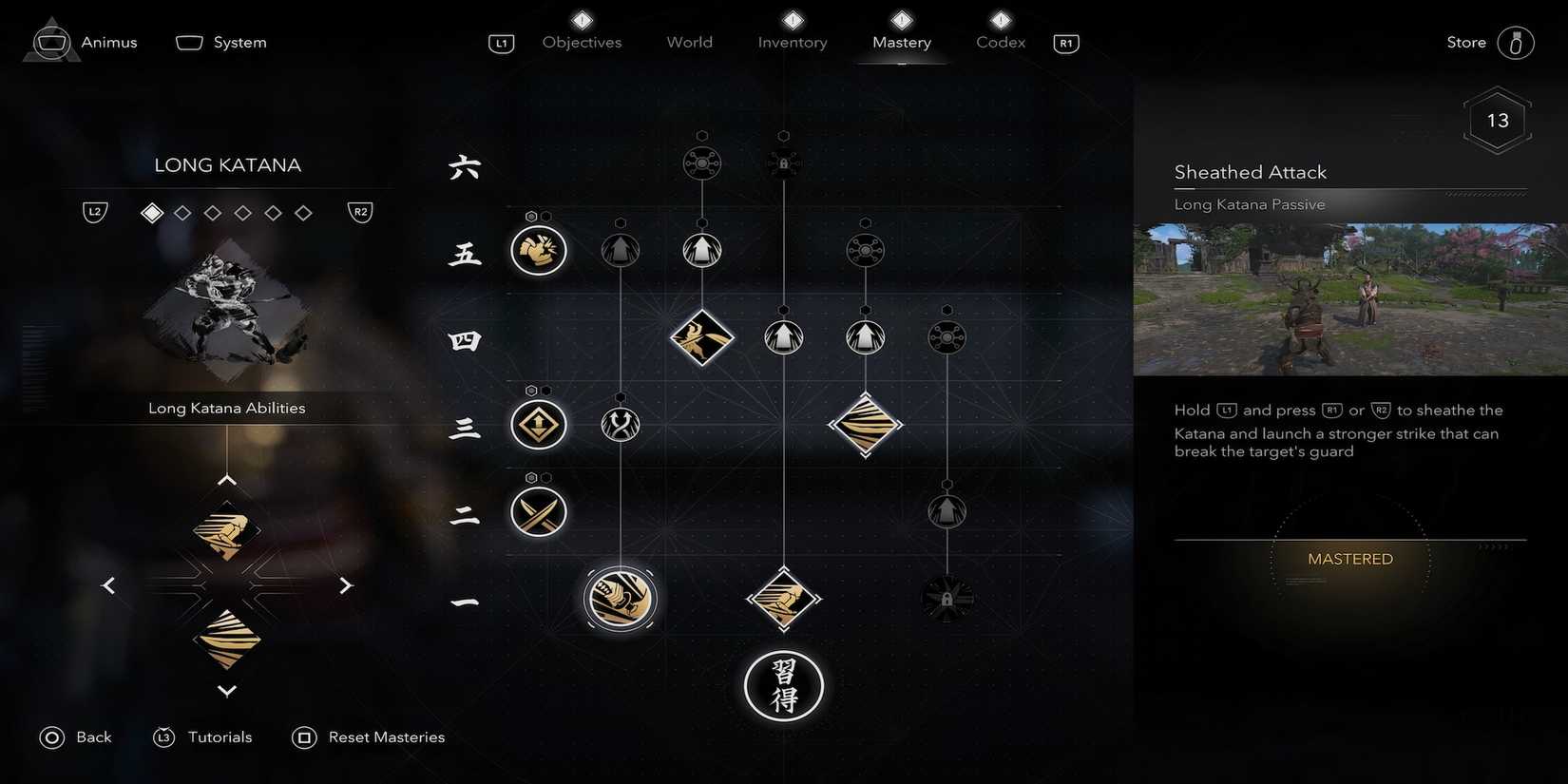The width and height of the screenshot is (1568, 784).
Task: Collapse using the up chevron above the ability icons
Action: click(226, 479)
